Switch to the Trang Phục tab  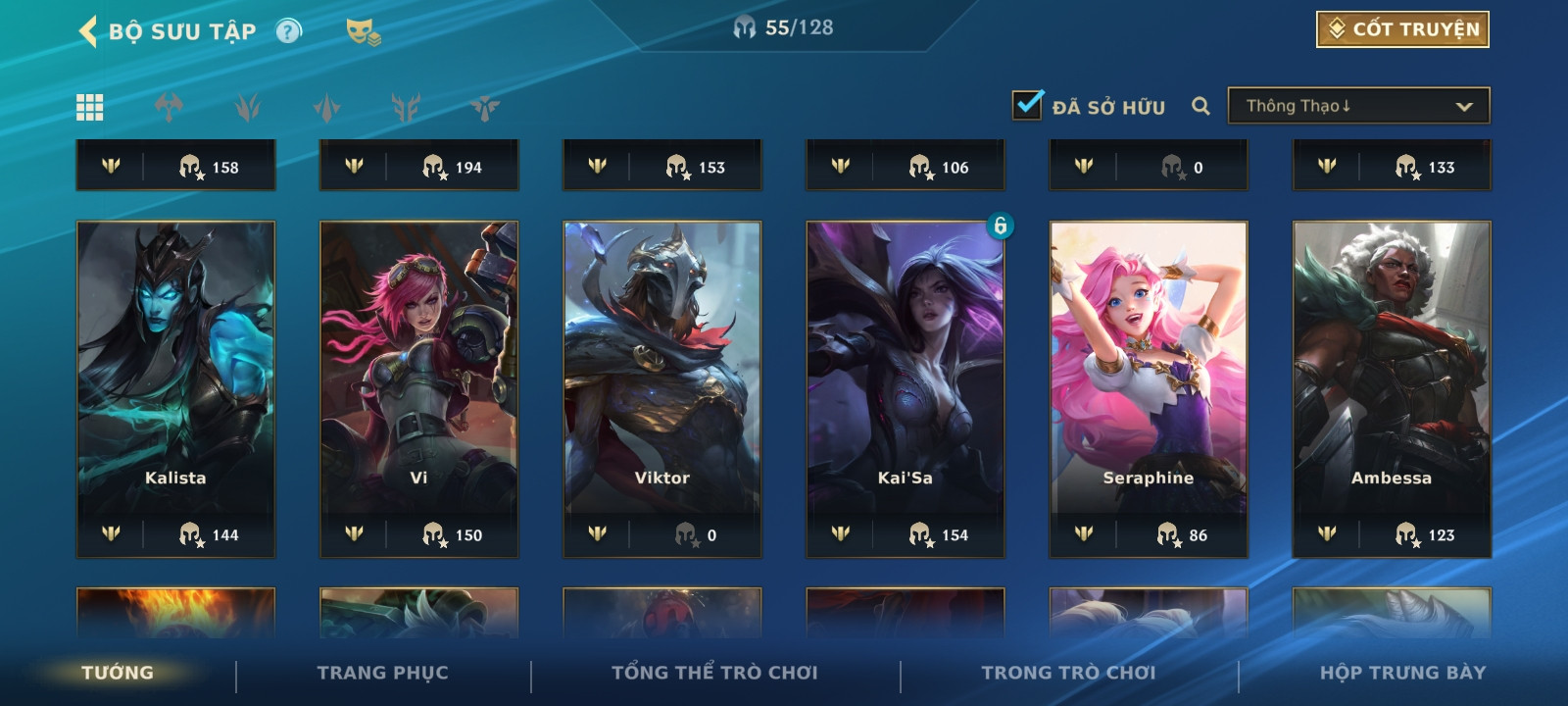click(382, 673)
